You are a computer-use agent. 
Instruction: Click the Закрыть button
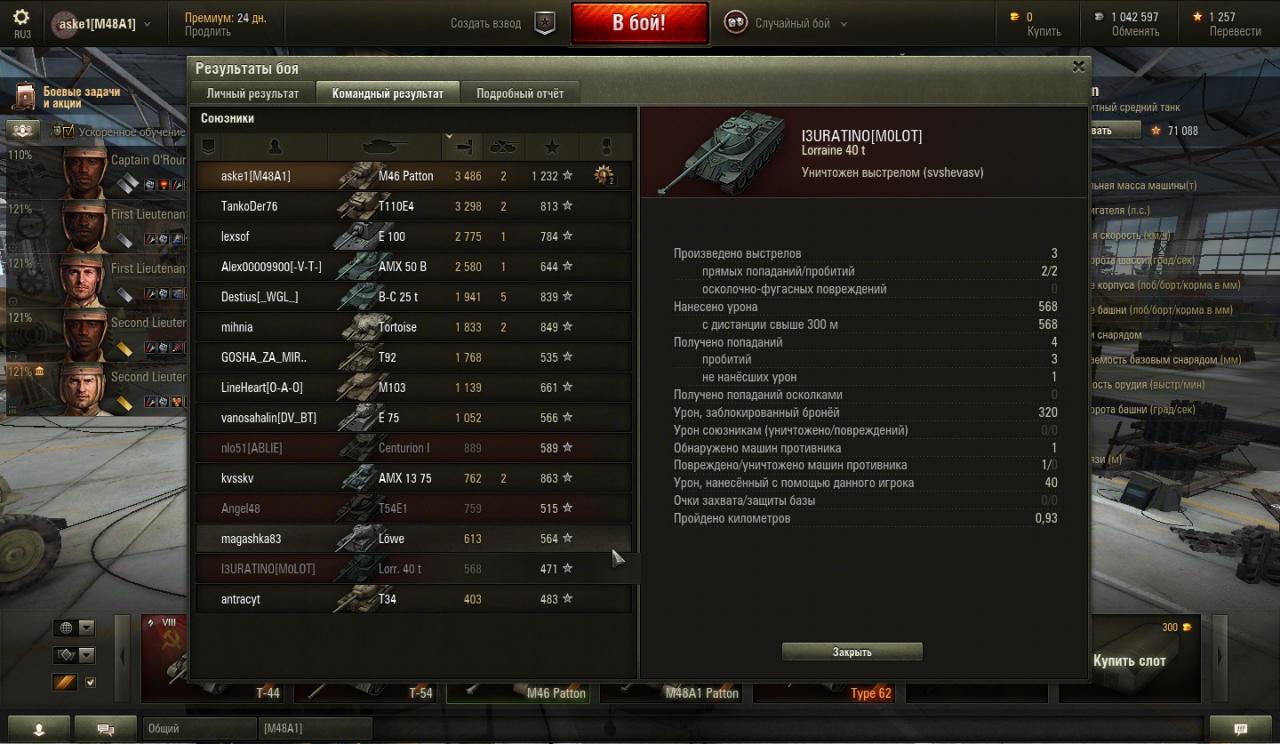point(852,652)
